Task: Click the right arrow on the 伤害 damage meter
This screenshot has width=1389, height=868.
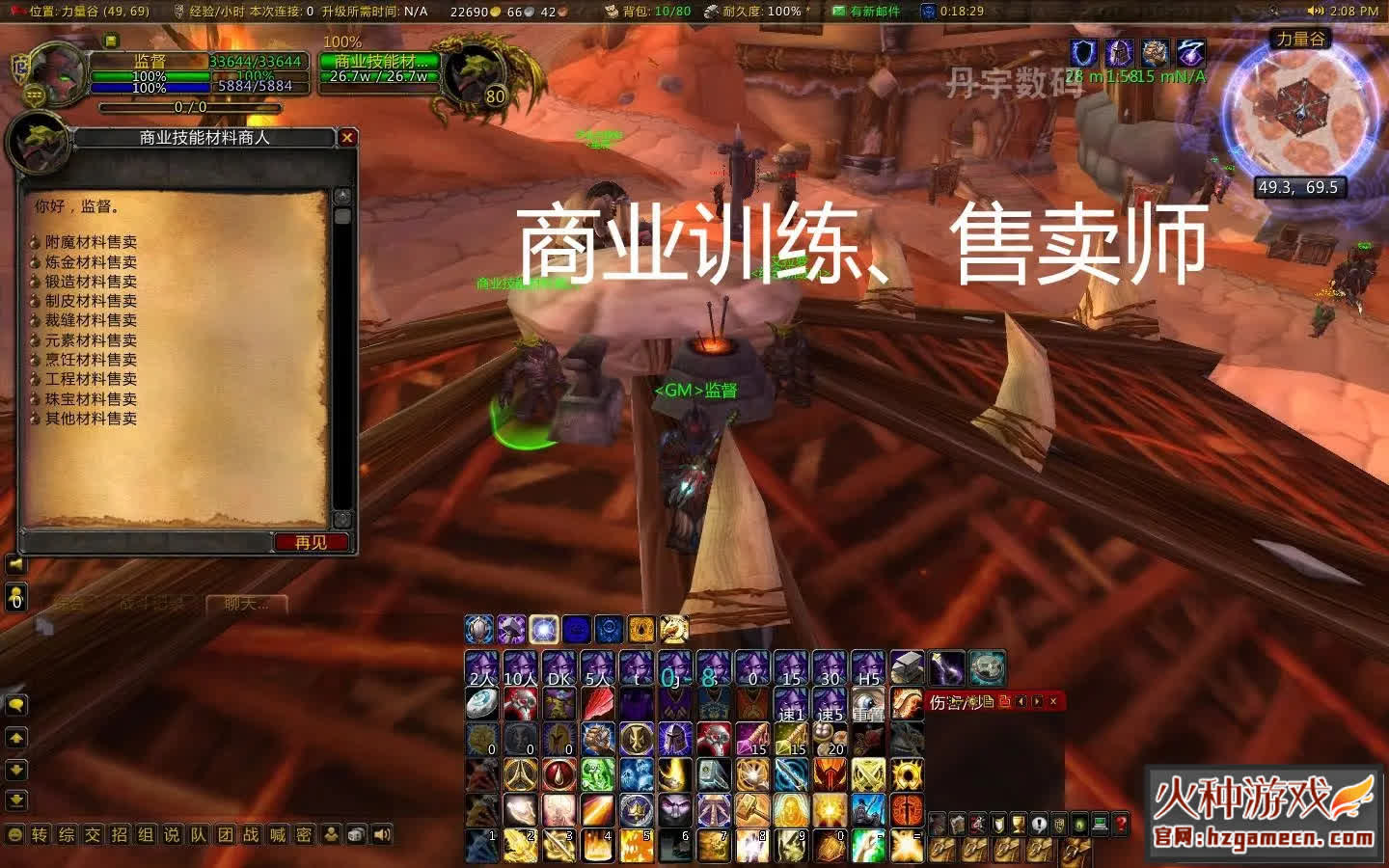Action: (x=1038, y=702)
